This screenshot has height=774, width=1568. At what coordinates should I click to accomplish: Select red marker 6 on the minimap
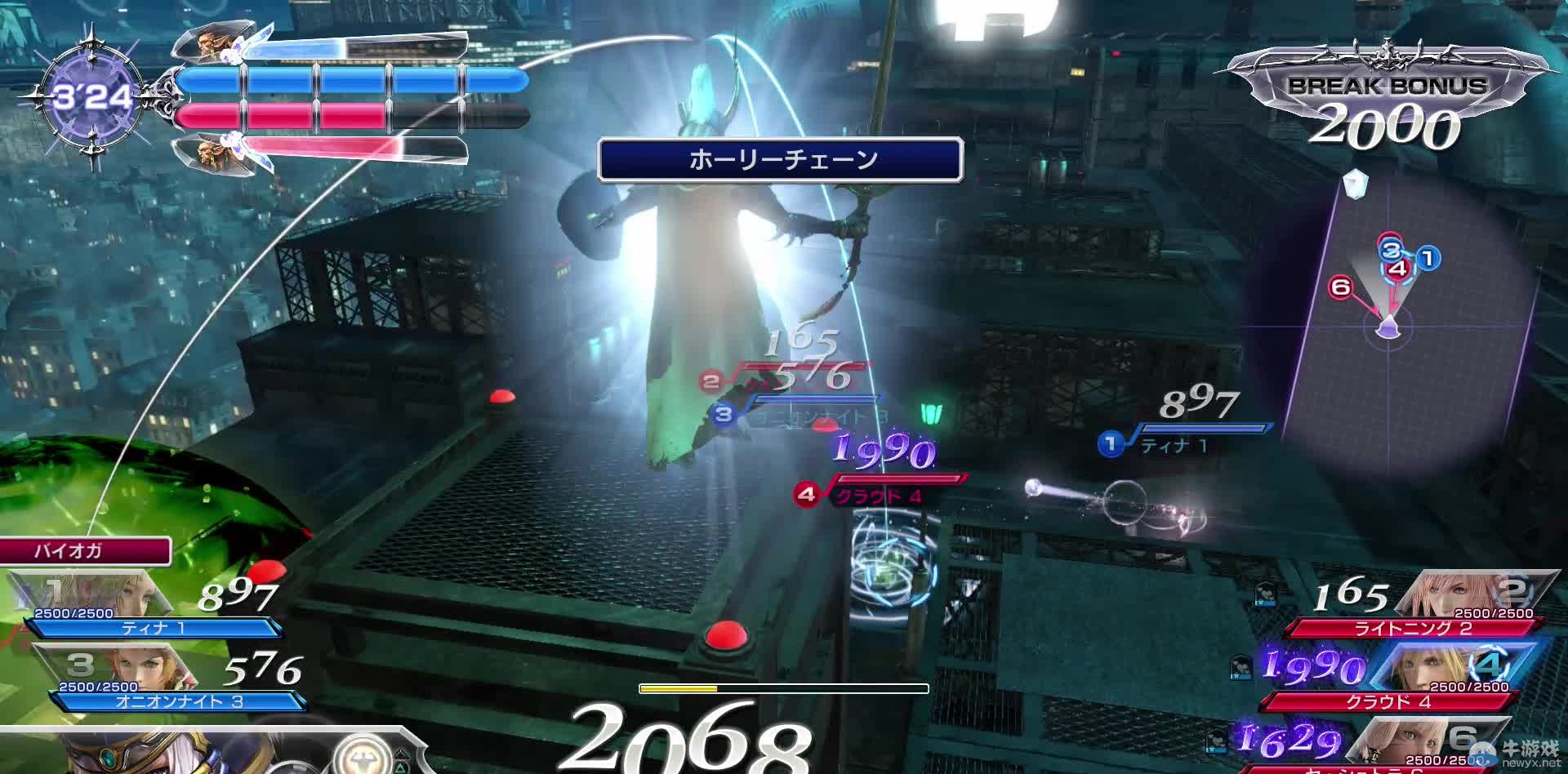coord(1340,287)
